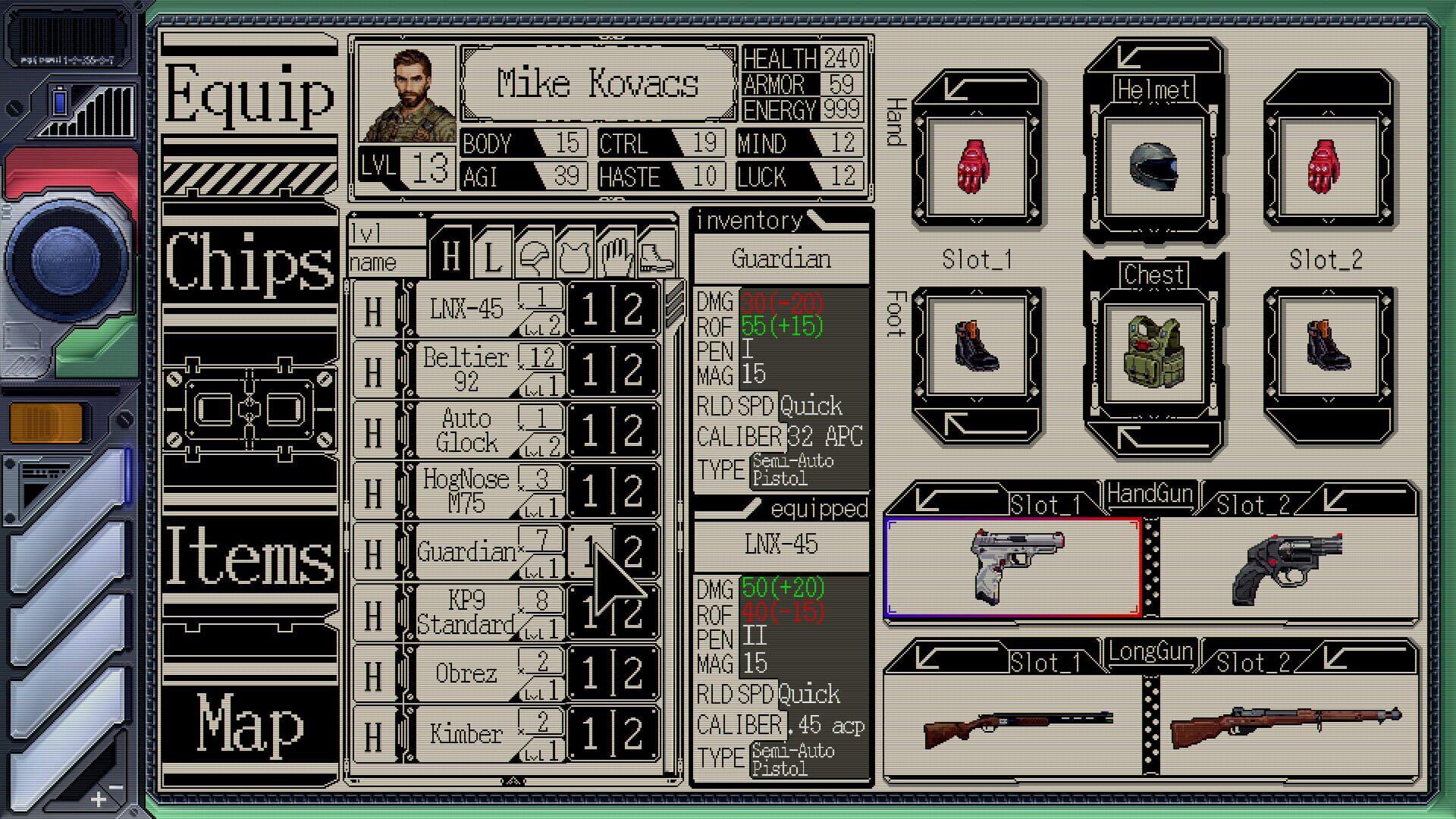Open the Chips menu

[x=249, y=264]
